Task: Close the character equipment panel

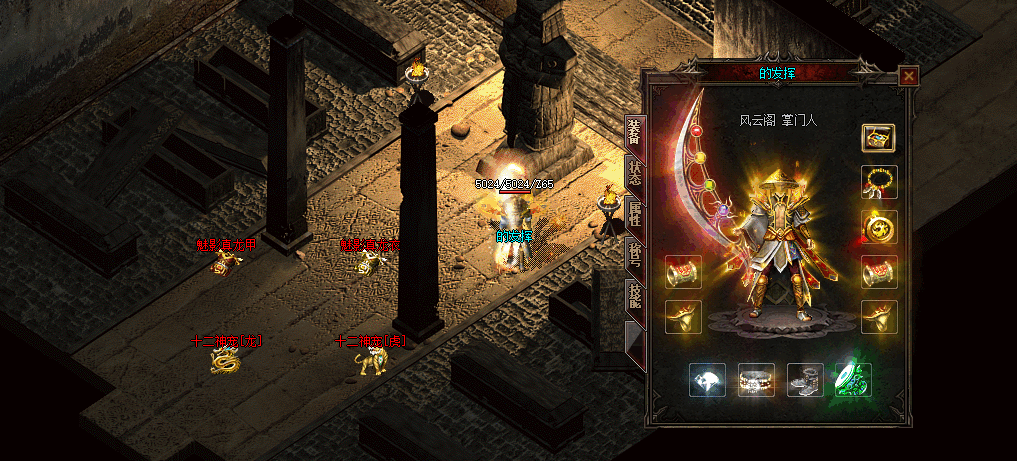Action: coord(908,75)
